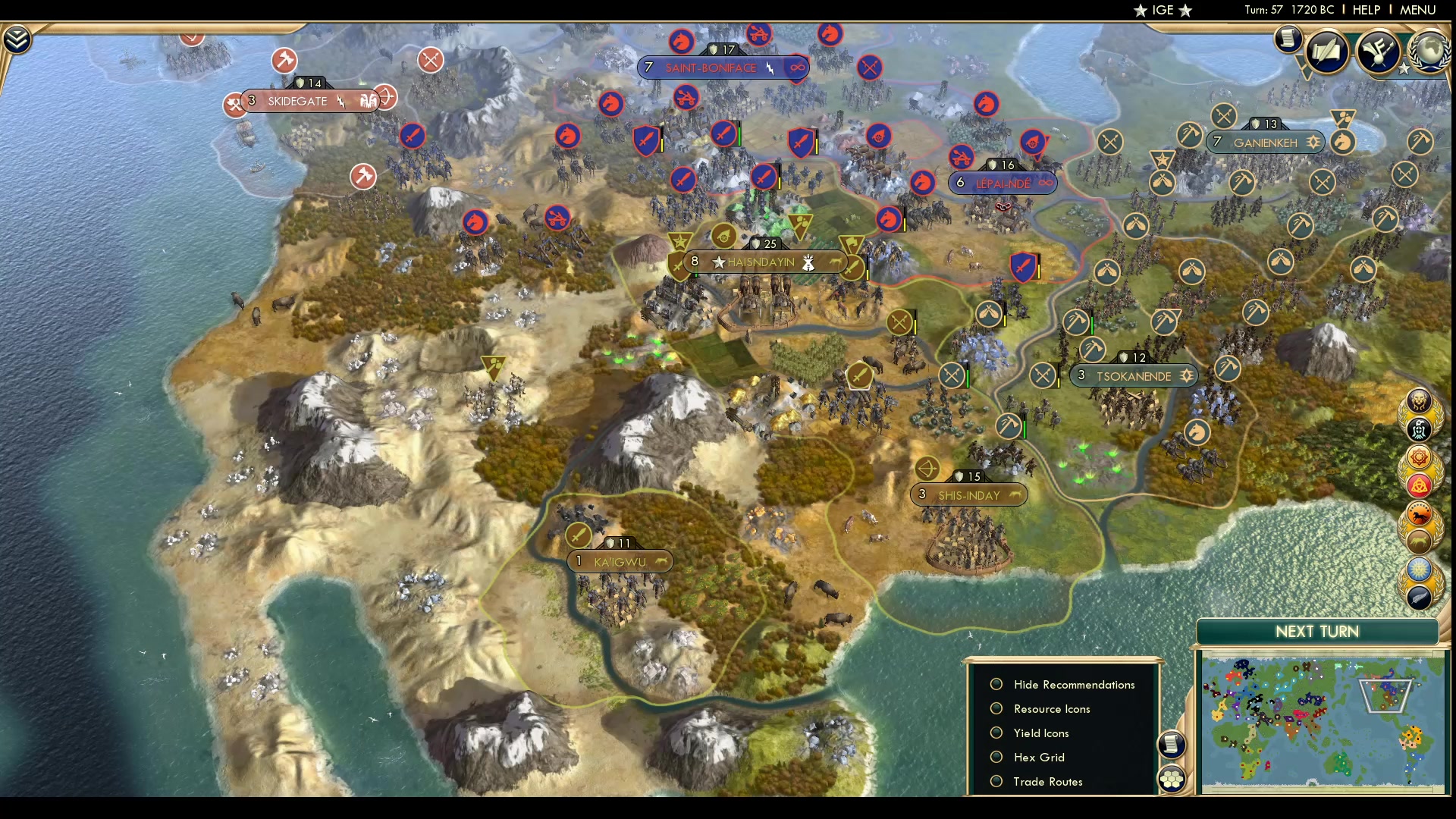Click the hex tiles icon beside the minimap
This screenshot has height=819, width=1456.
point(1172,777)
